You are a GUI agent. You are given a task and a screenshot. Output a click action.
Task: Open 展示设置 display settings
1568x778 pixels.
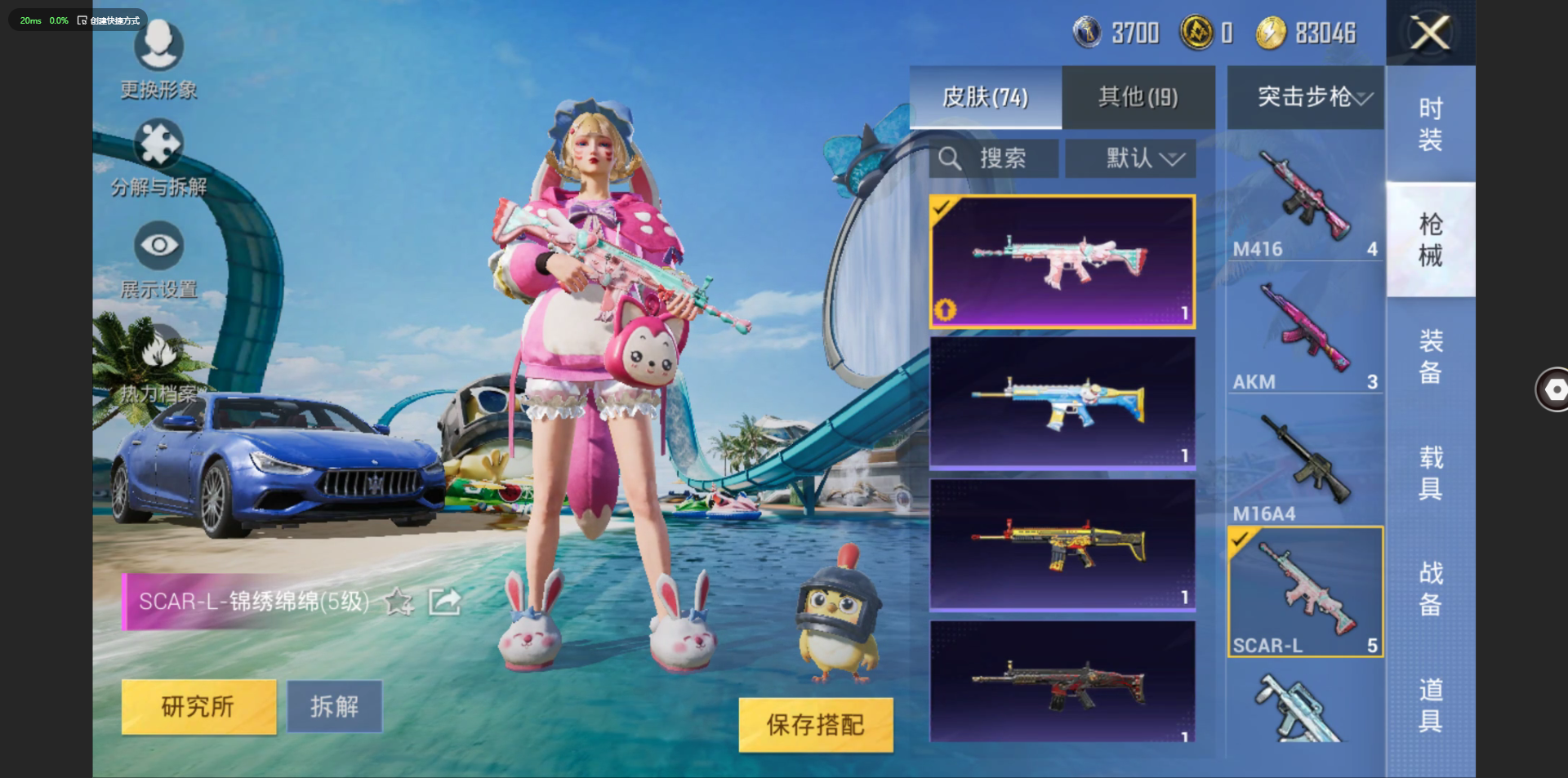point(158,261)
